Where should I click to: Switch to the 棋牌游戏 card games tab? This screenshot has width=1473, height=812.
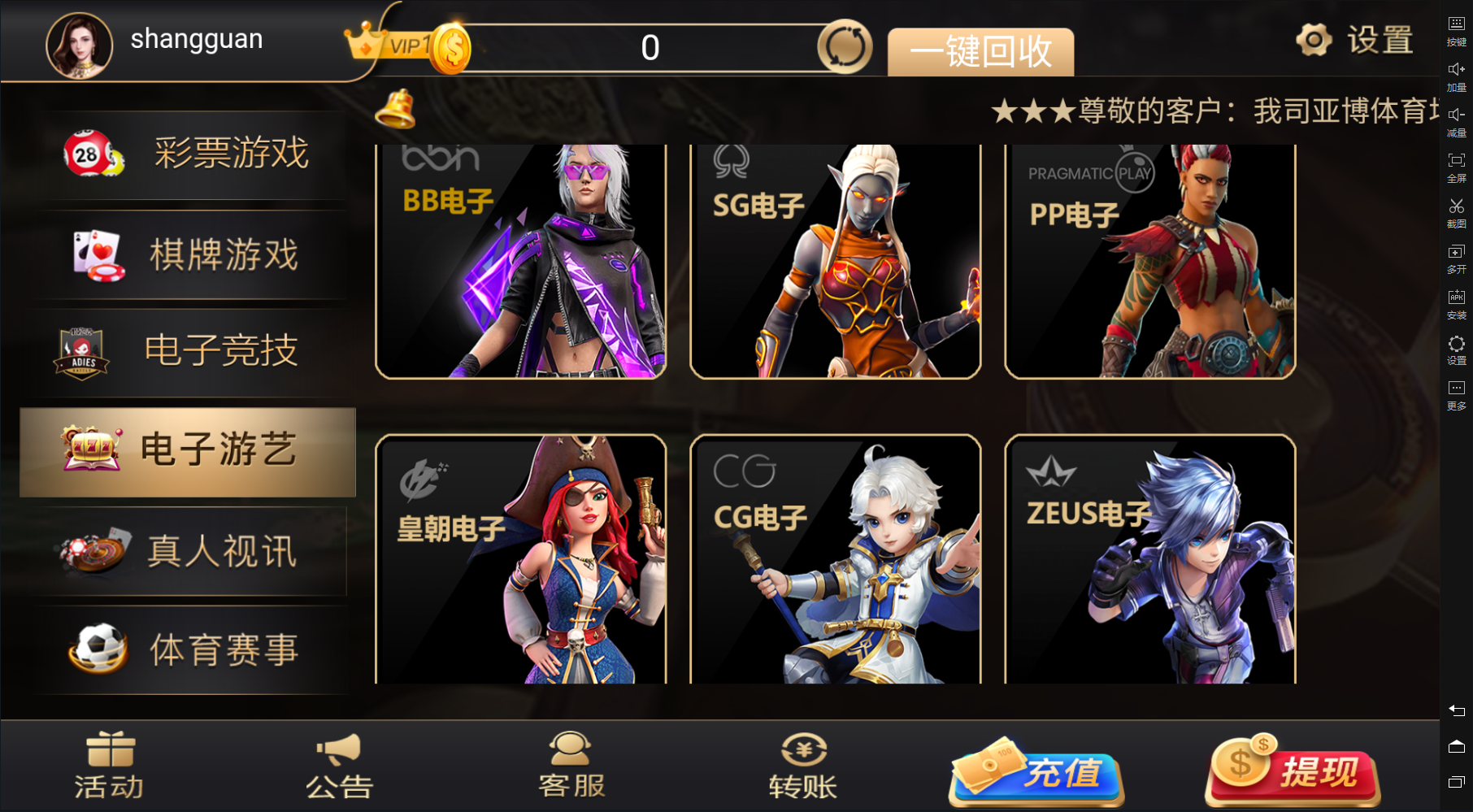(189, 255)
